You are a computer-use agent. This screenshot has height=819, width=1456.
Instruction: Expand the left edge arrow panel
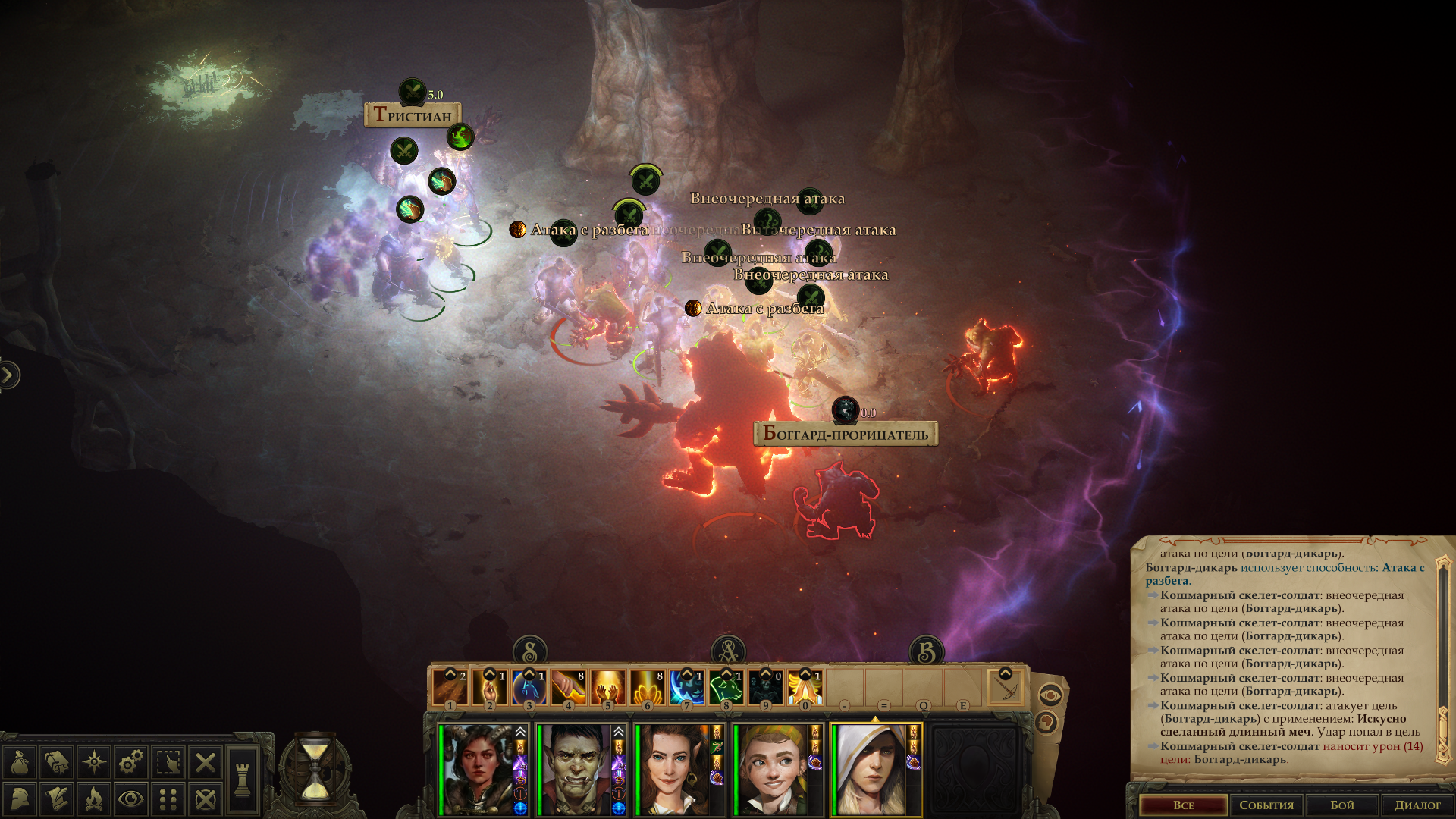(x=8, y=375)
